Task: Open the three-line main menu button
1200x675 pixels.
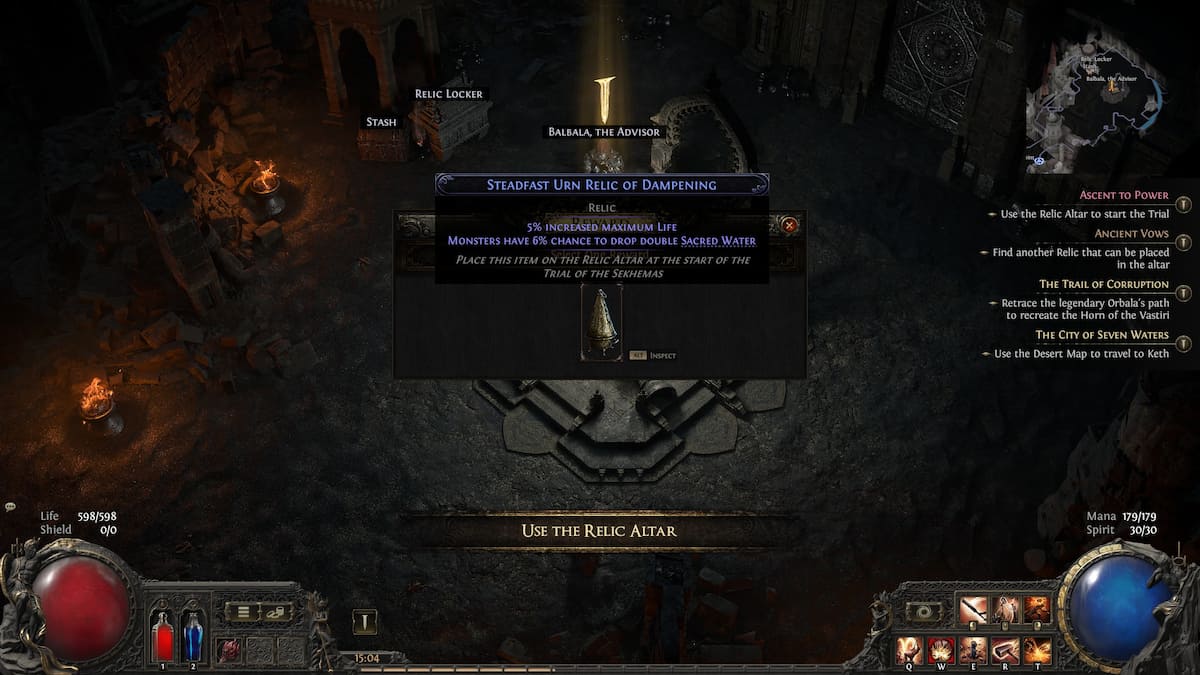Action: click(x=242, y=611)
